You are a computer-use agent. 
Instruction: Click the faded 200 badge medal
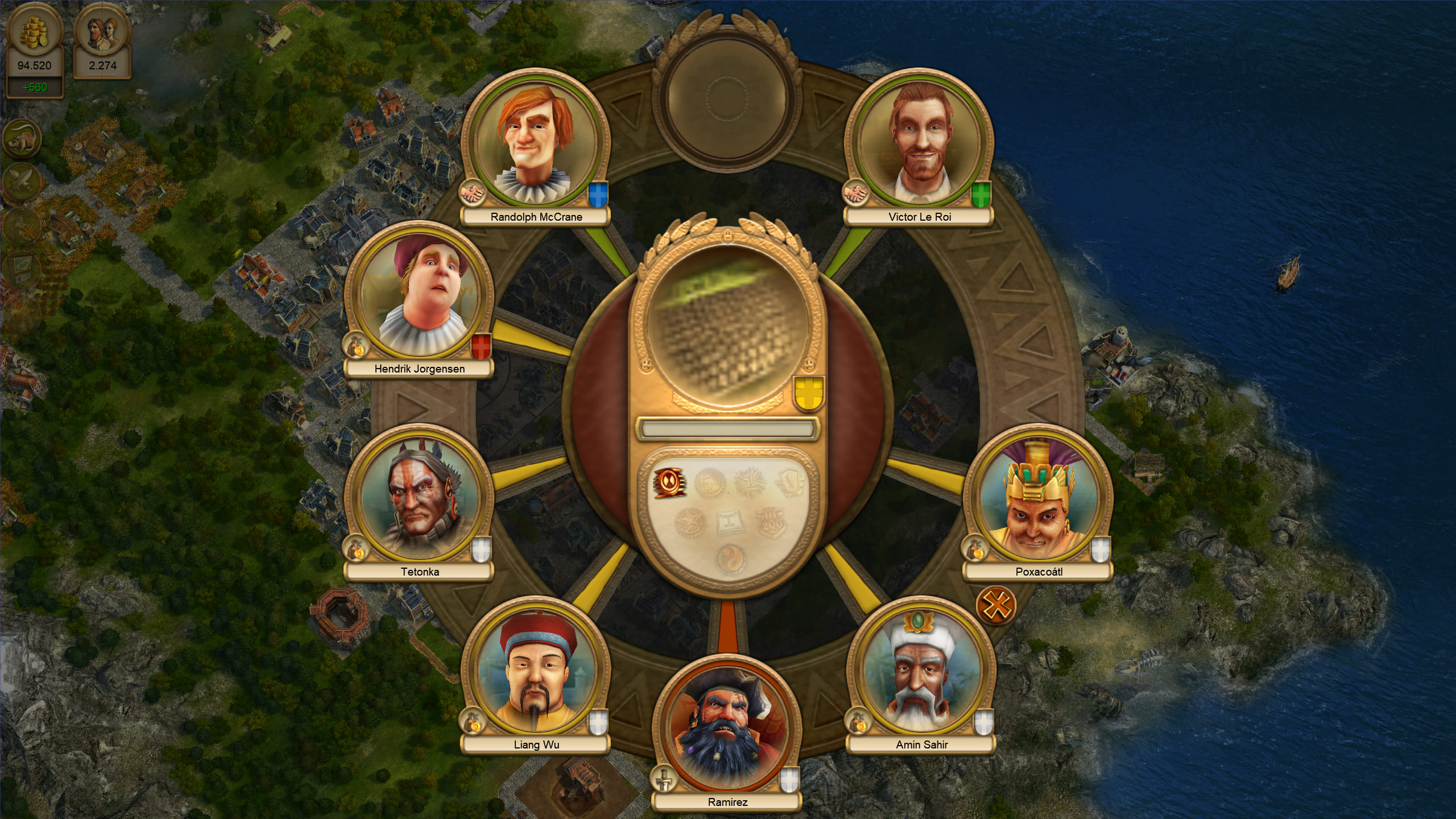point(771,522)
